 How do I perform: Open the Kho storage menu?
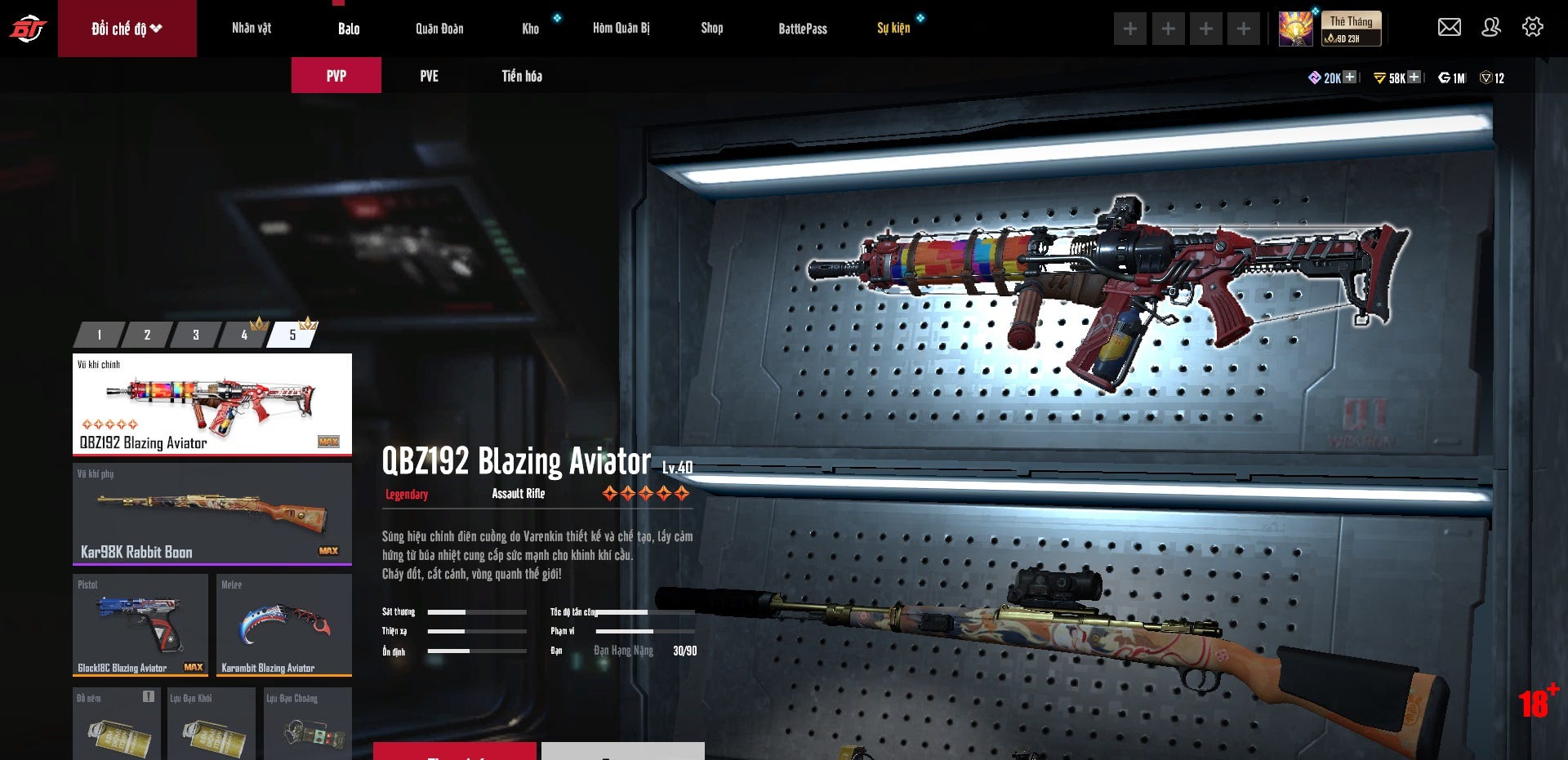coord(531,29)
